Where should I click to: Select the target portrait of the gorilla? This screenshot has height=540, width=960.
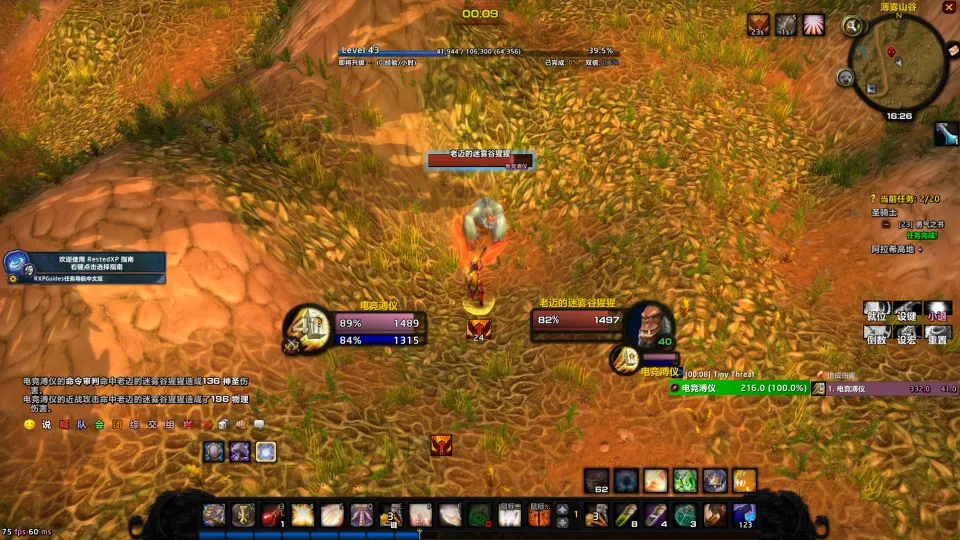pos(651,324)
